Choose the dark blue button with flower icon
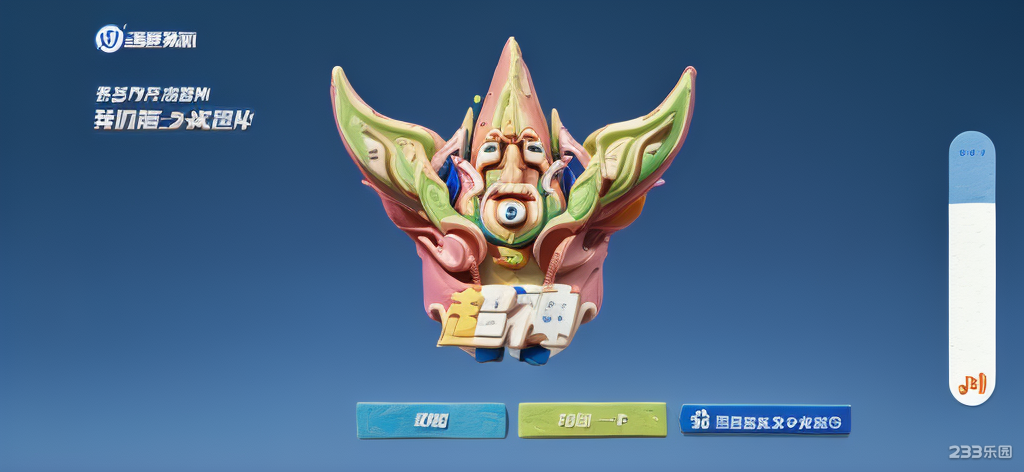This screenshot has width=1024, height=472. [x=765, y=420]
